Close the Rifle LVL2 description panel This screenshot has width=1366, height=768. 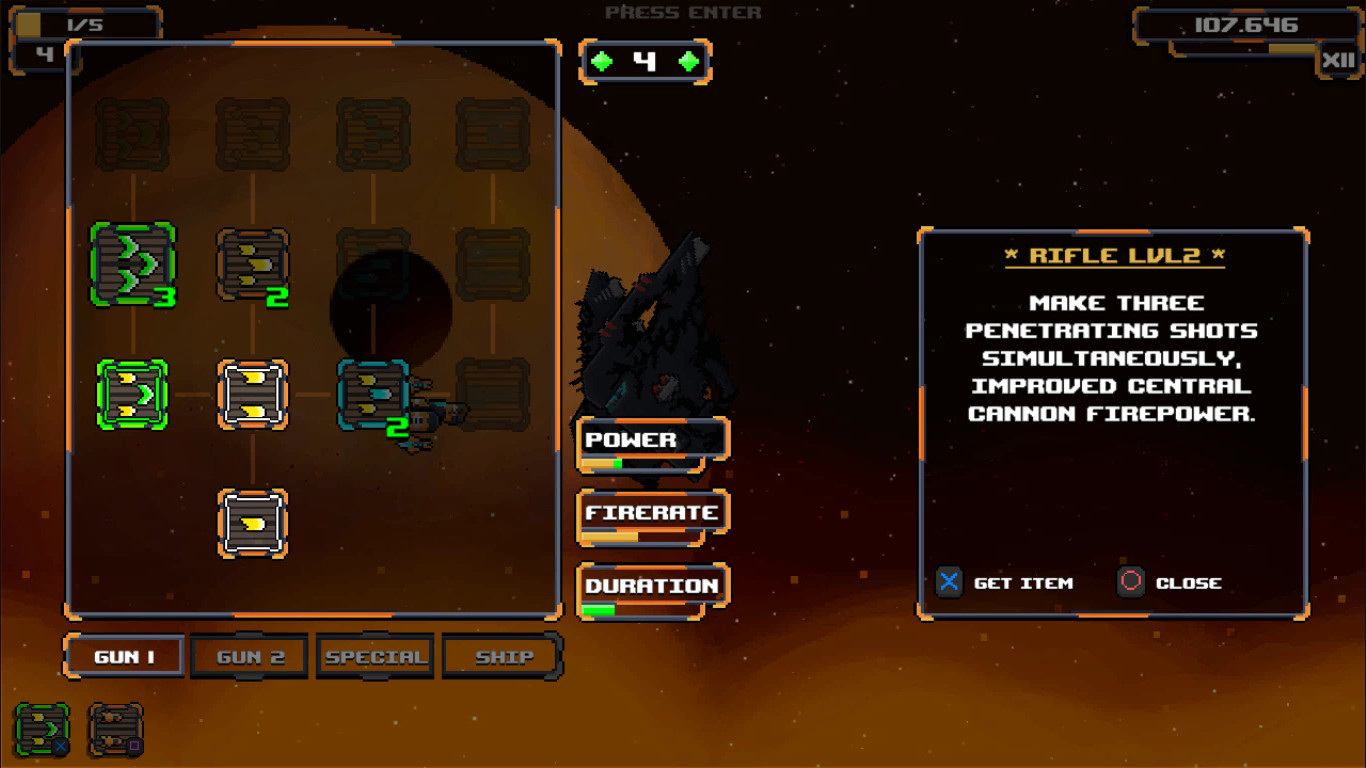point(1131,583)
